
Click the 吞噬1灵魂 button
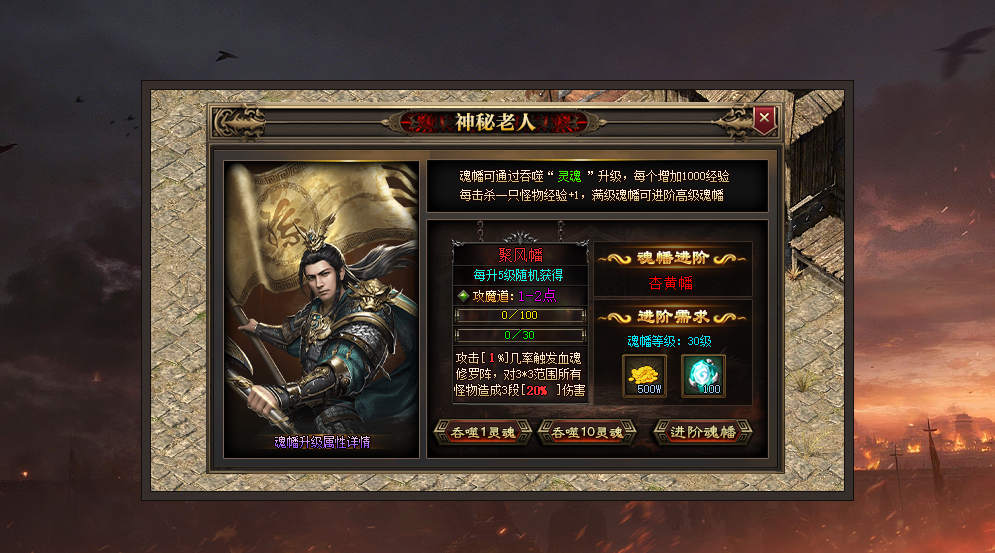click(481, 433)
